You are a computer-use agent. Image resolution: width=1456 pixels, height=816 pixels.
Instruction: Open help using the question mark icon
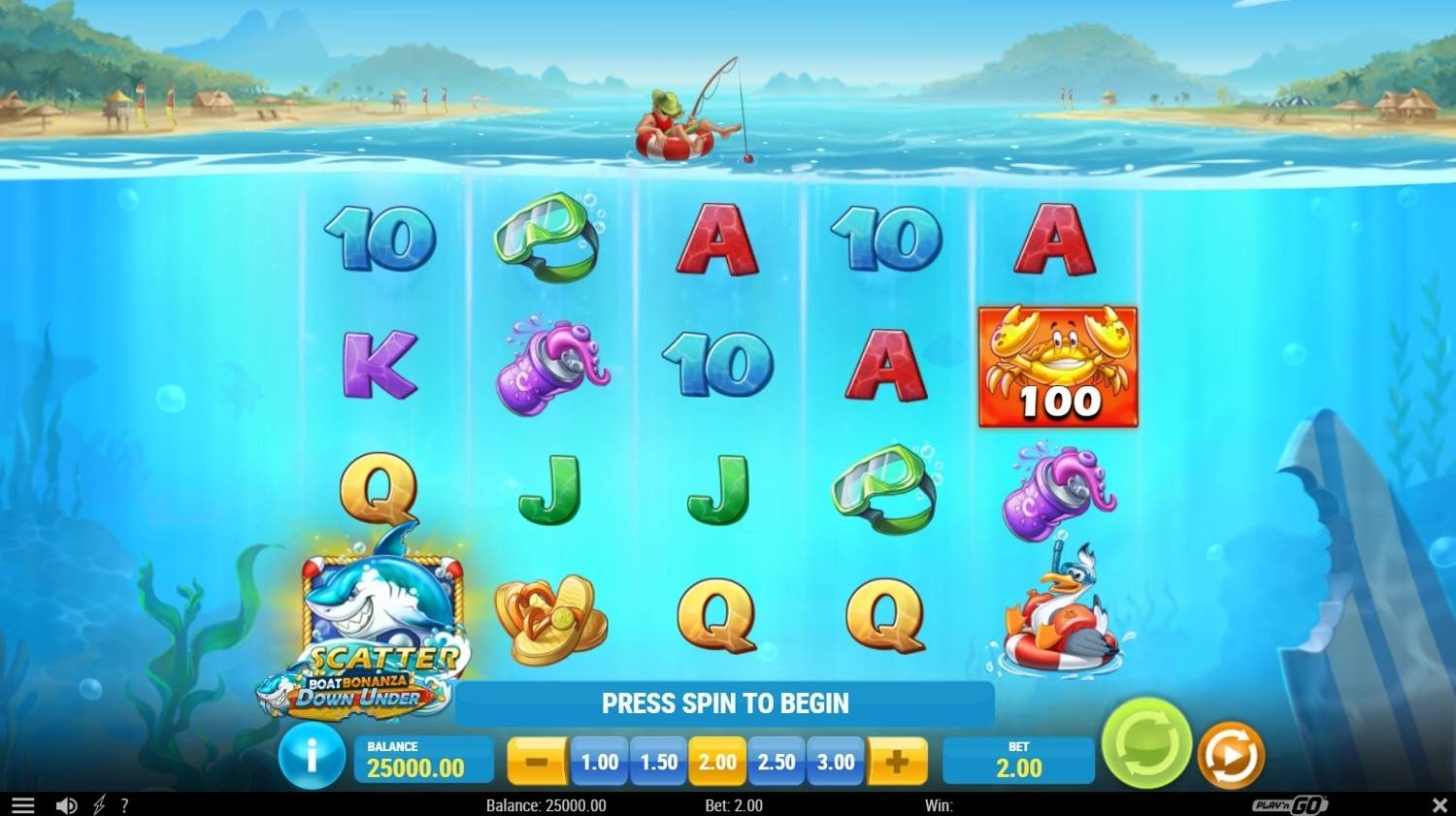(x=123, y=805)
